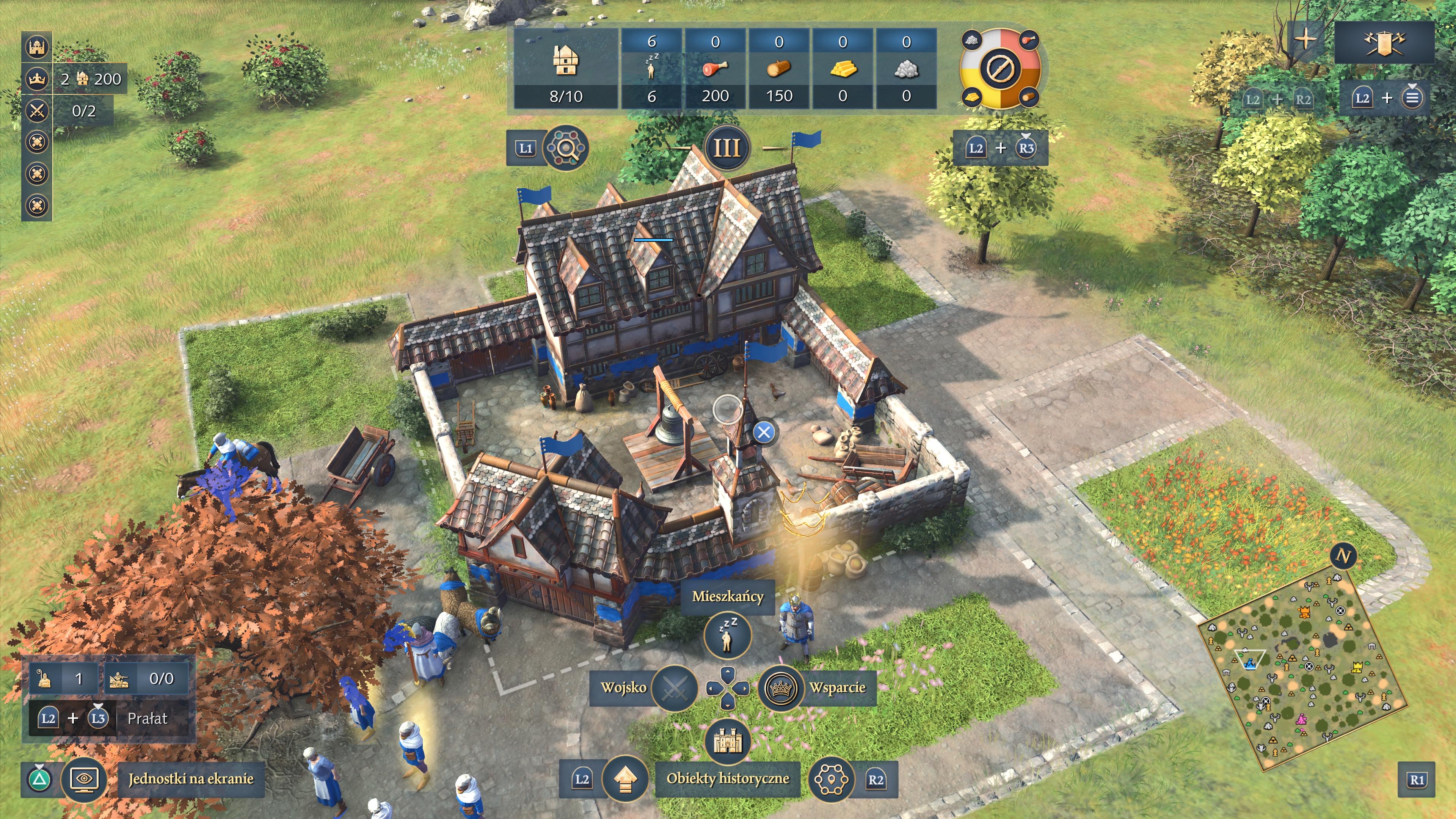Select the Wojsko crossed swords option
1456x819 pixels.
pyautogui.click(x=674, y=688)
